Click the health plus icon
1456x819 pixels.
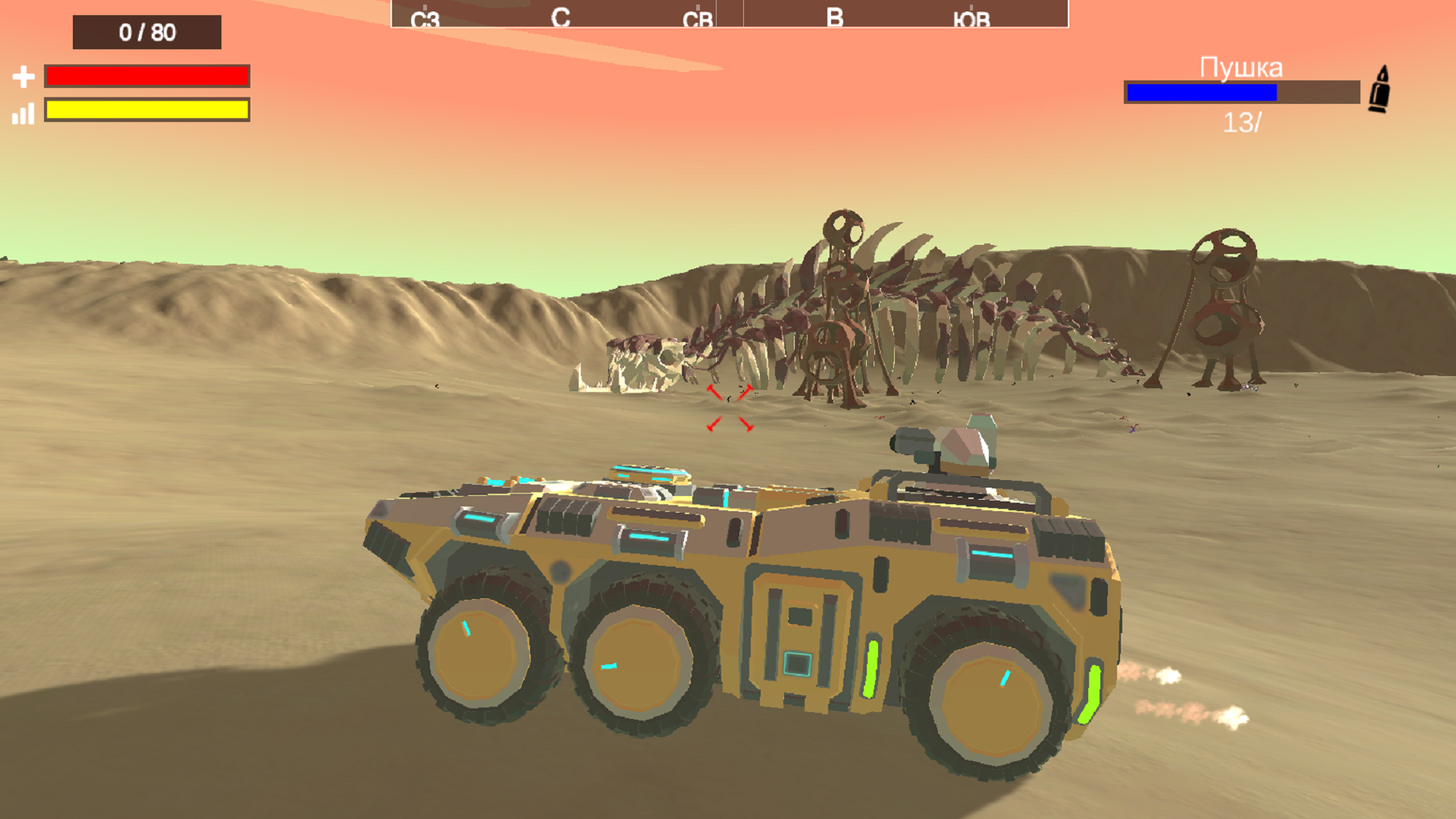[25, 76]
